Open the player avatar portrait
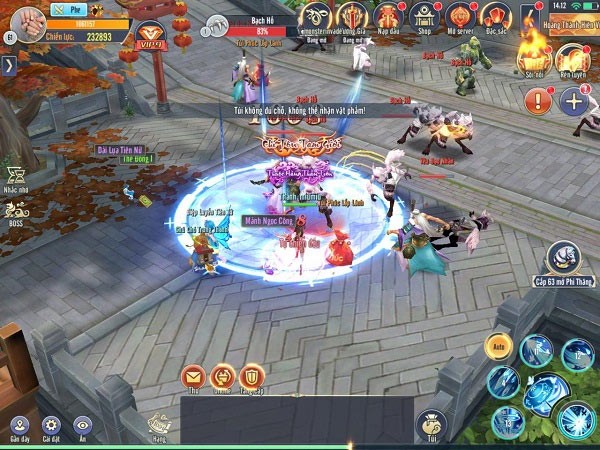 (x=24, y=23)
